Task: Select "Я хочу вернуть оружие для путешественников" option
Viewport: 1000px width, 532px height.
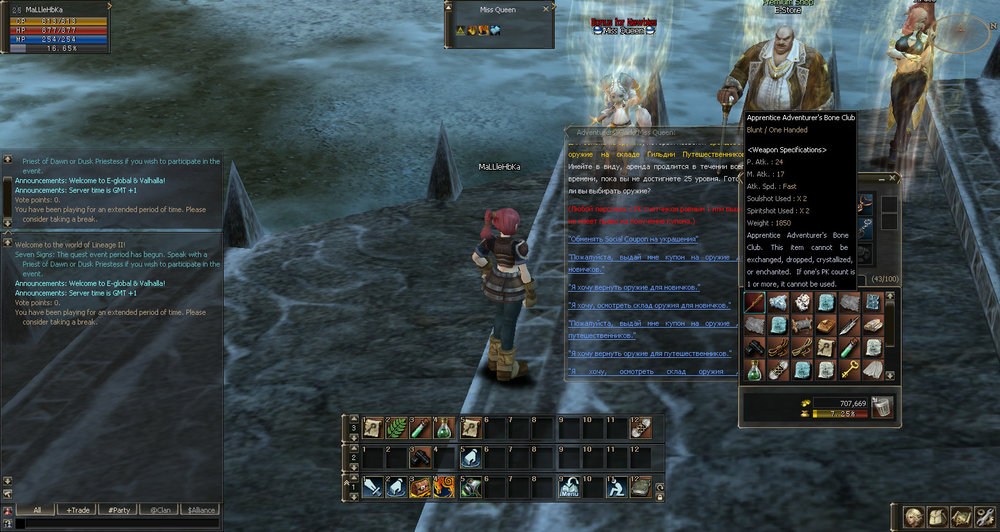Action: pyautogui.click(x=649, y=354)
